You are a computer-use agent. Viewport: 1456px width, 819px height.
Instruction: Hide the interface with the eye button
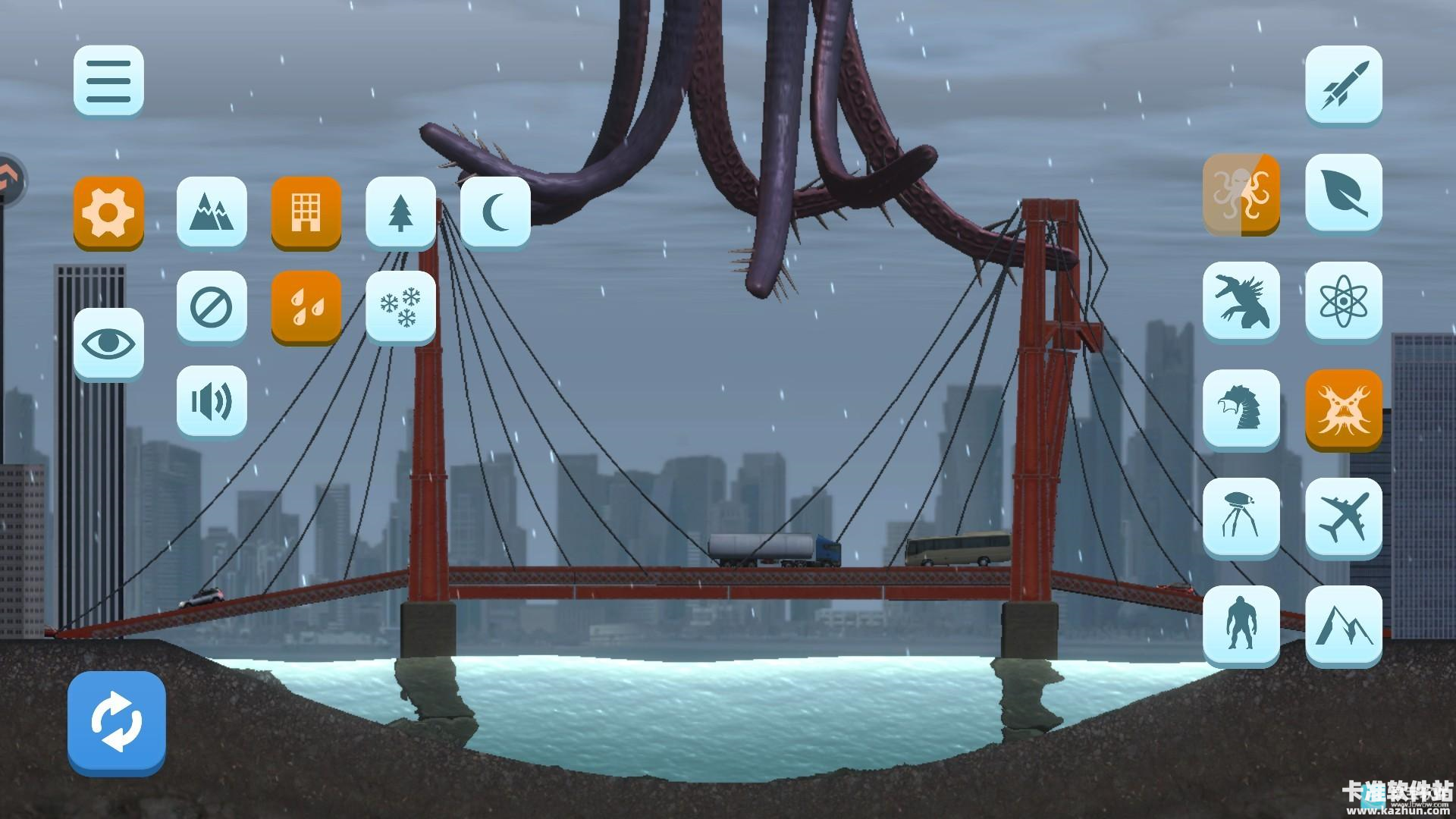[x=108, y=343]
